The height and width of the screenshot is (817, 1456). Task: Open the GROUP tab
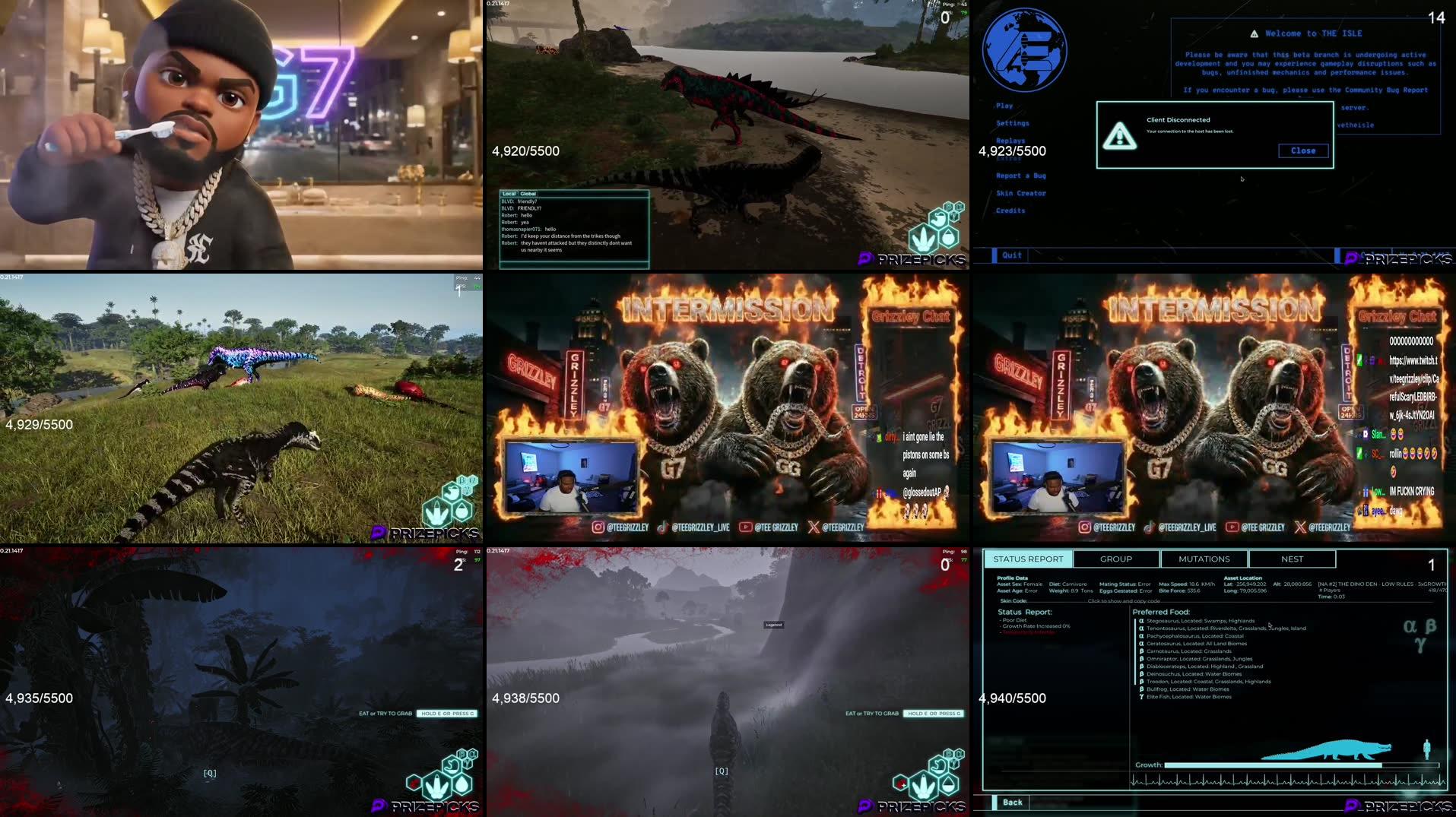[x=1115, y=559]
